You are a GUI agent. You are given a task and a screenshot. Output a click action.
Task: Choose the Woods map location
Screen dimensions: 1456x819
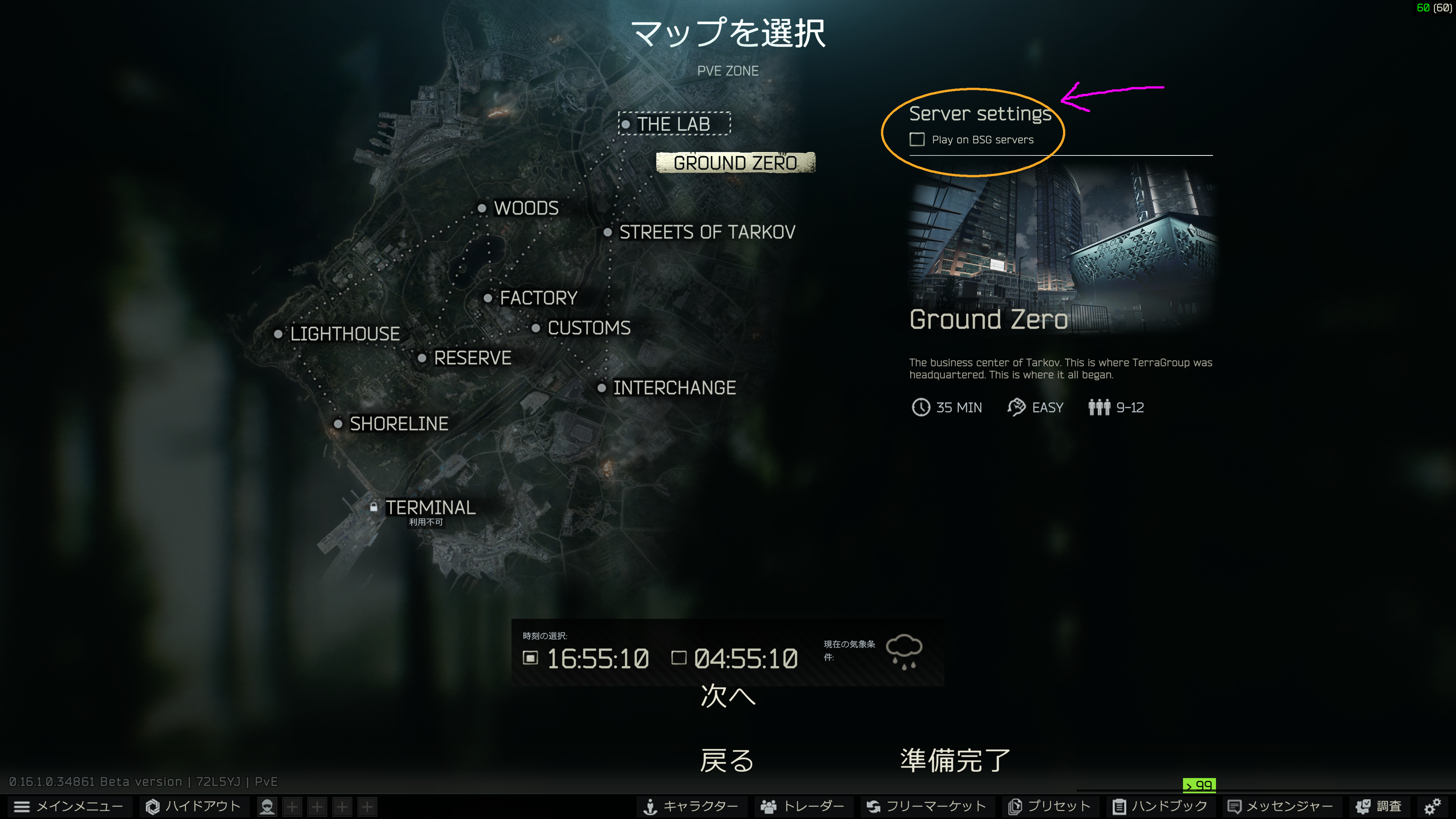coord(526,208)
